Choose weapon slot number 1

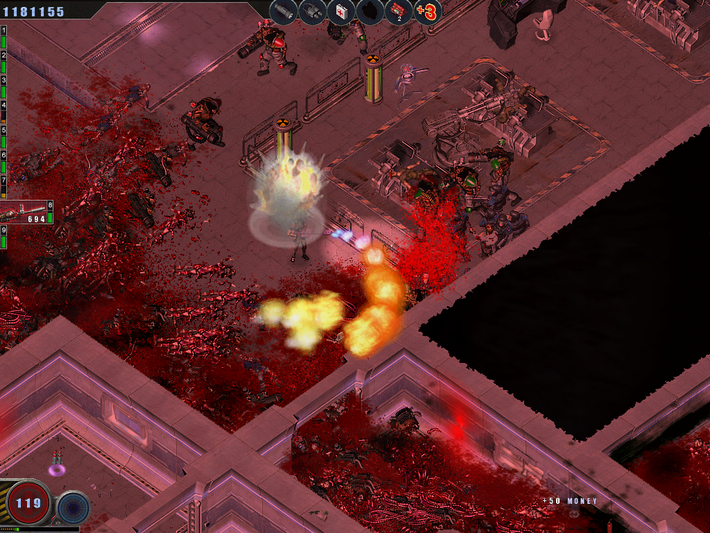coord(4,32)
